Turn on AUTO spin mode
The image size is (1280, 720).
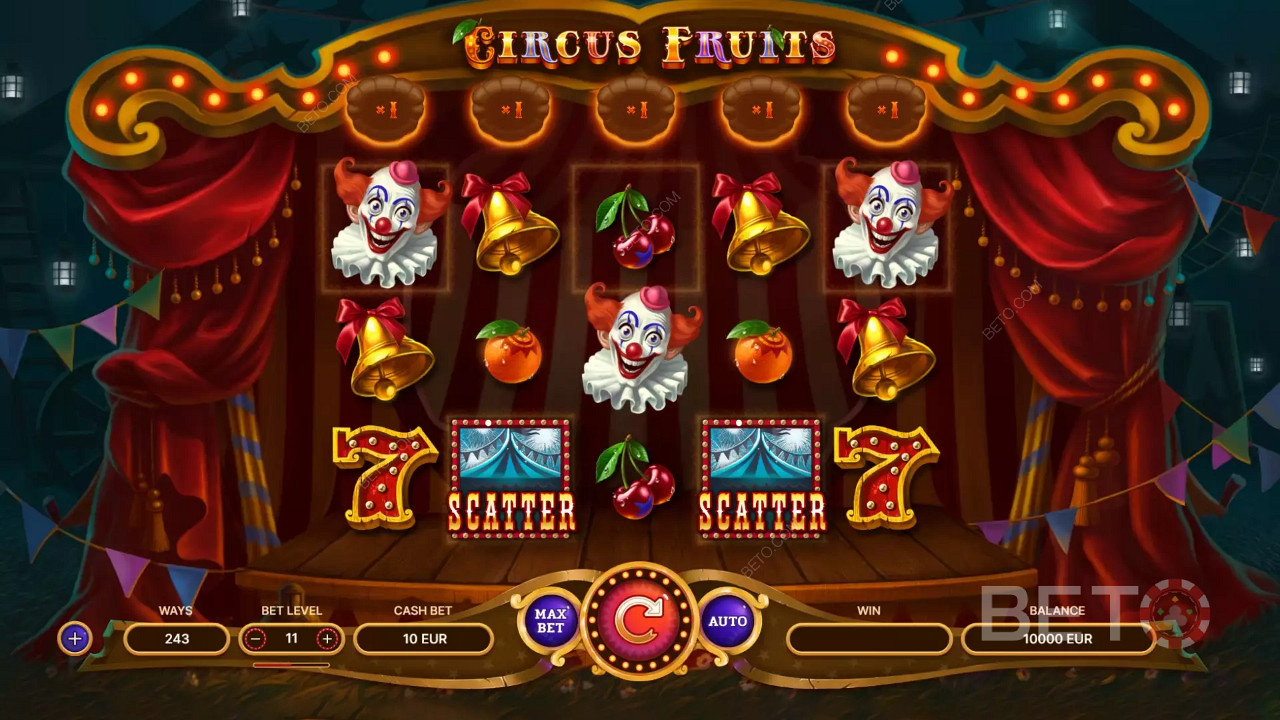727,621
